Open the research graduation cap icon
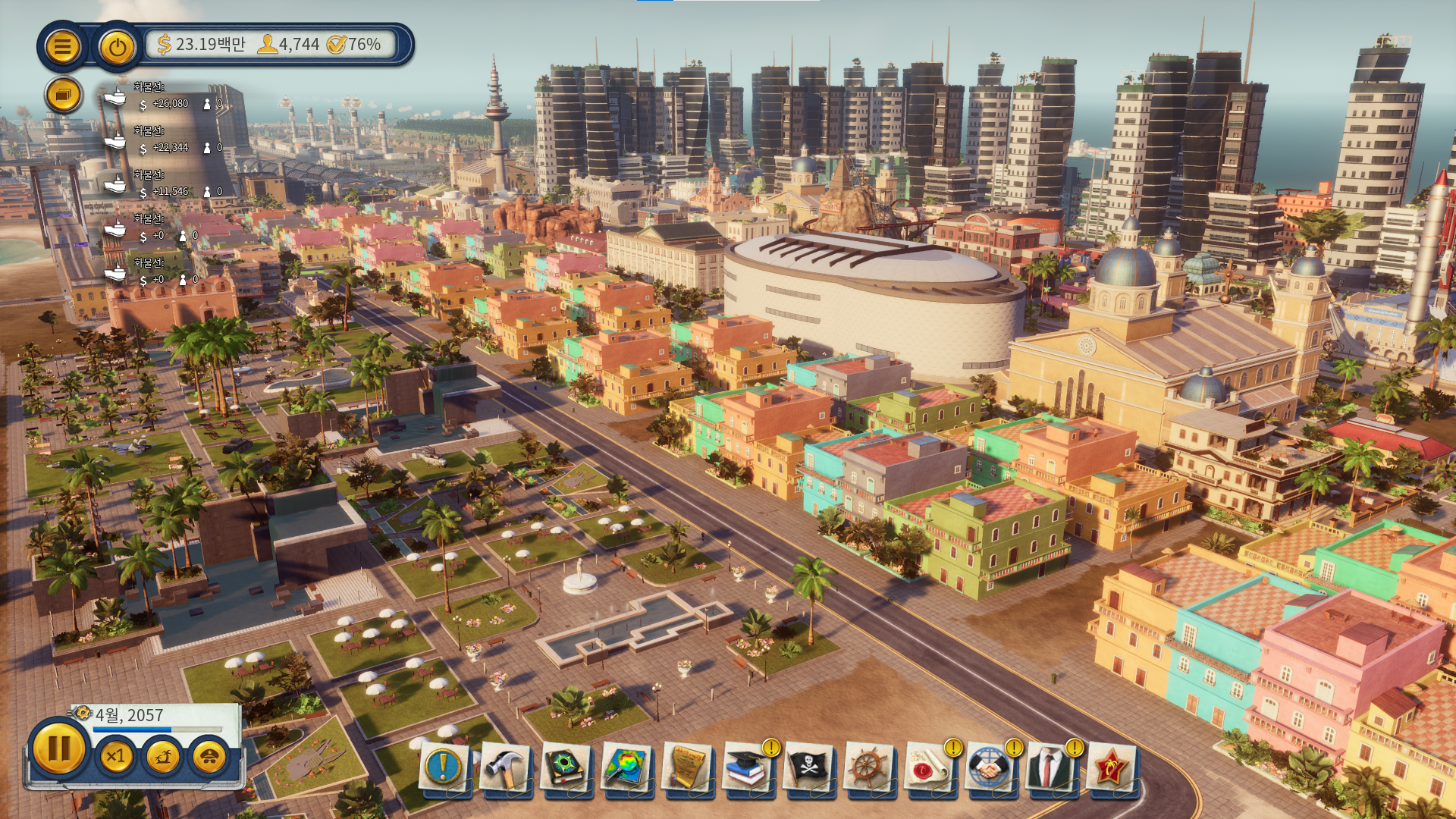This screenshot has height=819, width=1456. click(748, 767)
